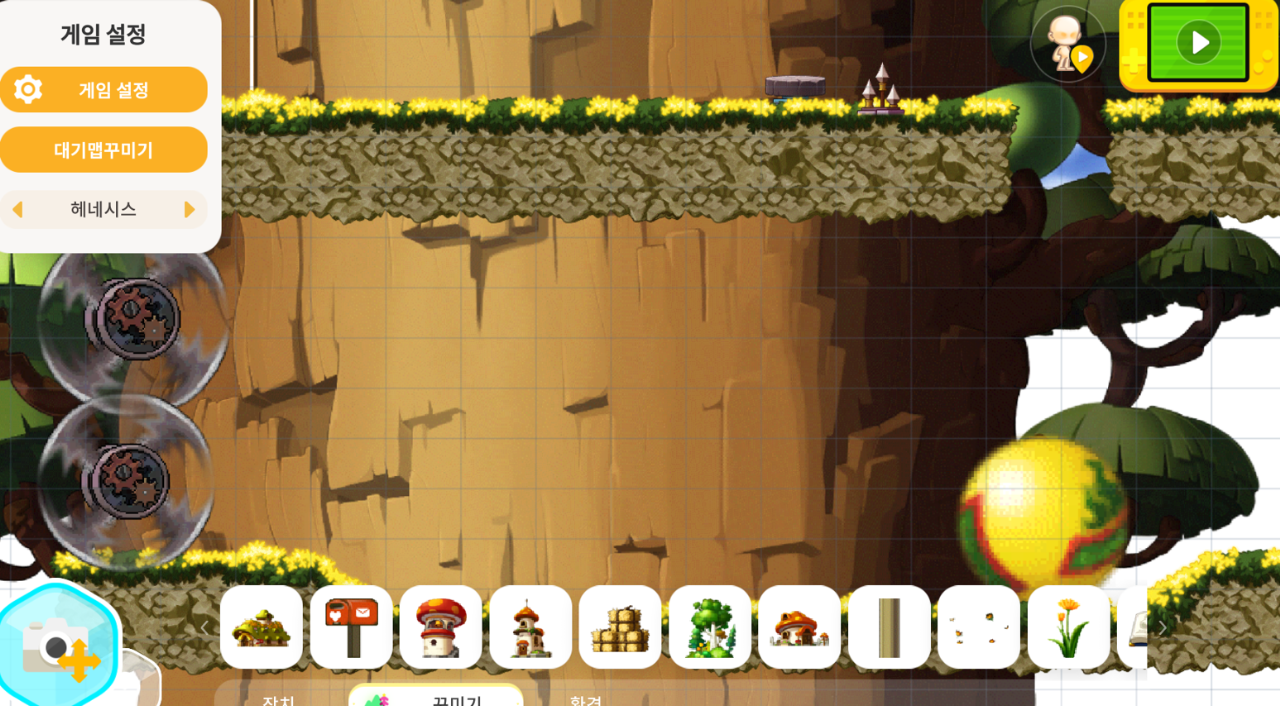Show earlier decorations with the left arrow

point(205,627)
